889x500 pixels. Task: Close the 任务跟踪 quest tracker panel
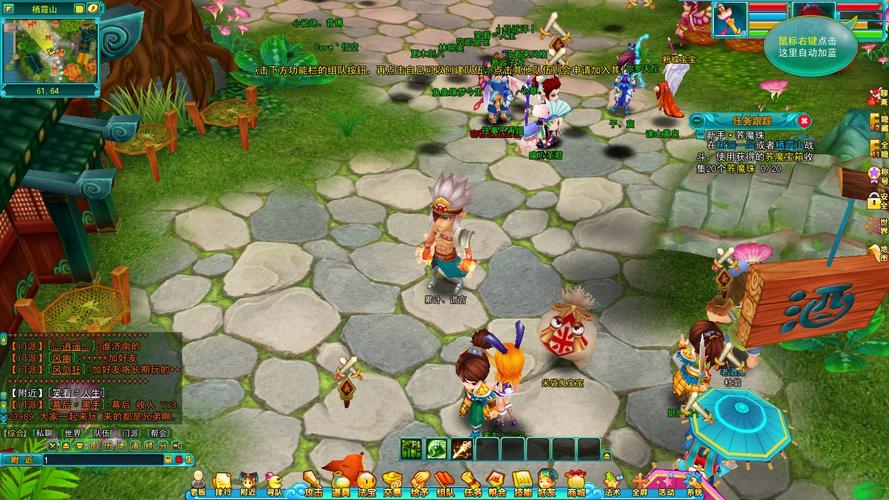coord(805,119)
